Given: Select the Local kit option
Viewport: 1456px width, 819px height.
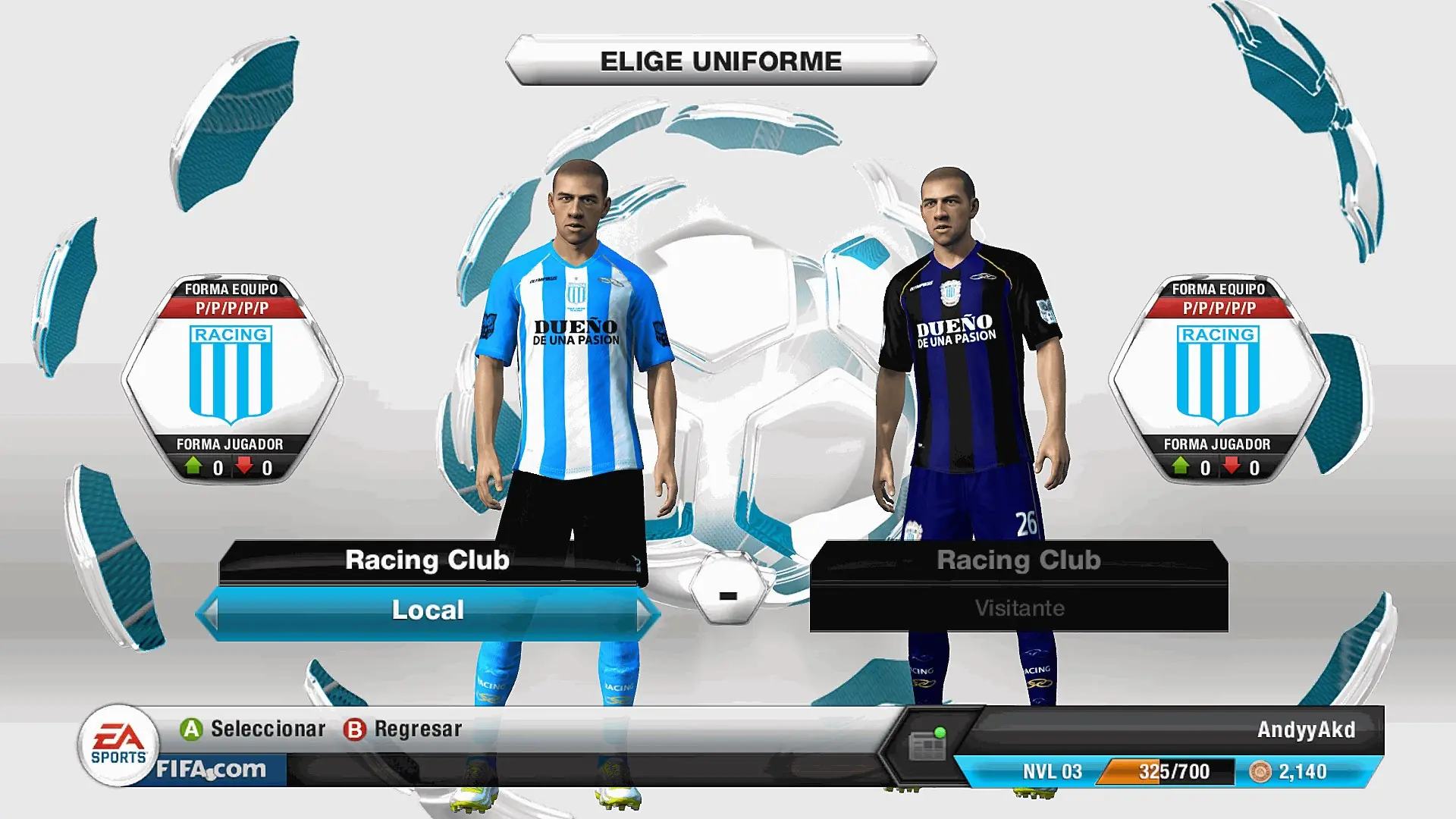Looking at the screenshot, I should (x=428, y=610).
